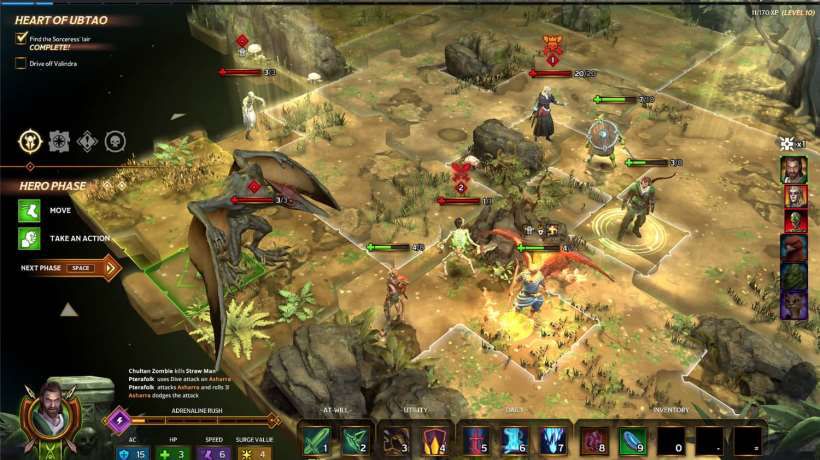The width and height of the screenshot is (820, 460).
Task: Activate the utility ability in slot 3
Action: click(x=396, y=440)
